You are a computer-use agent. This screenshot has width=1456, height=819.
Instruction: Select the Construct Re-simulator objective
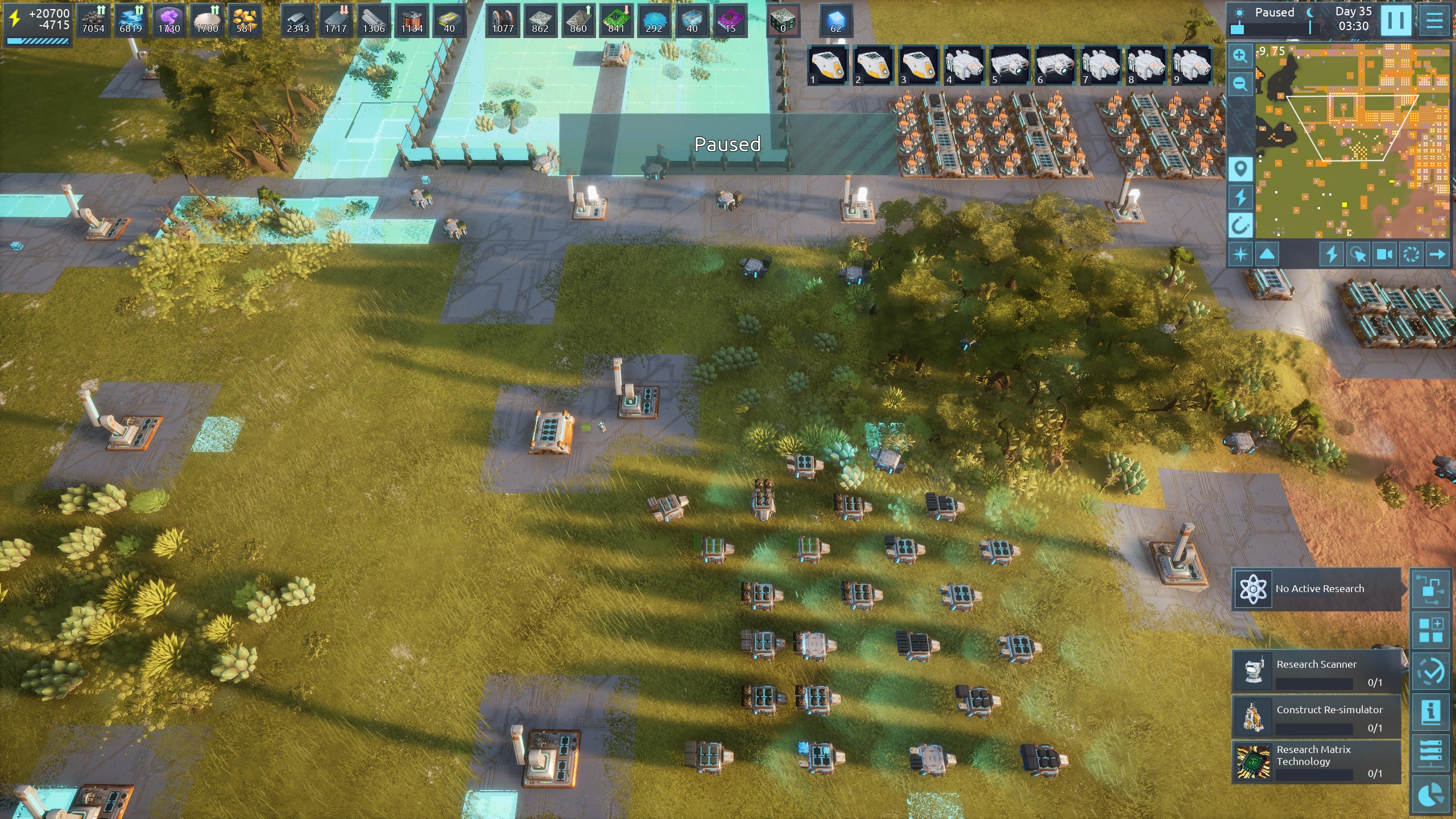tap(1317, 717)
